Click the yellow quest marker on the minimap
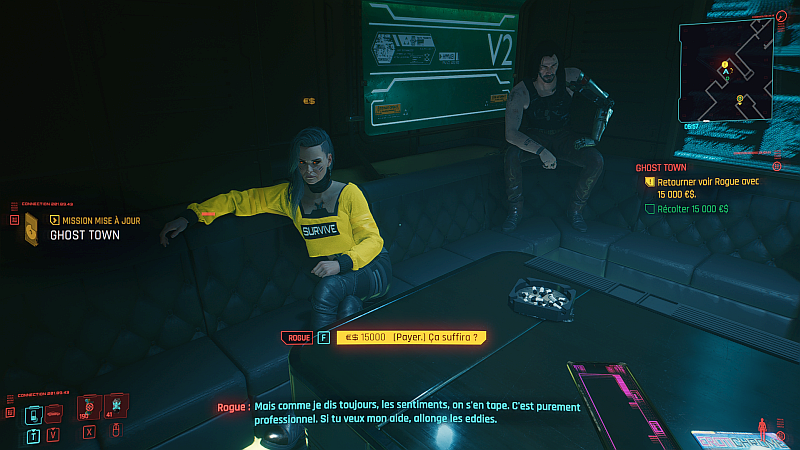The image size is (800, 450). 725,65
